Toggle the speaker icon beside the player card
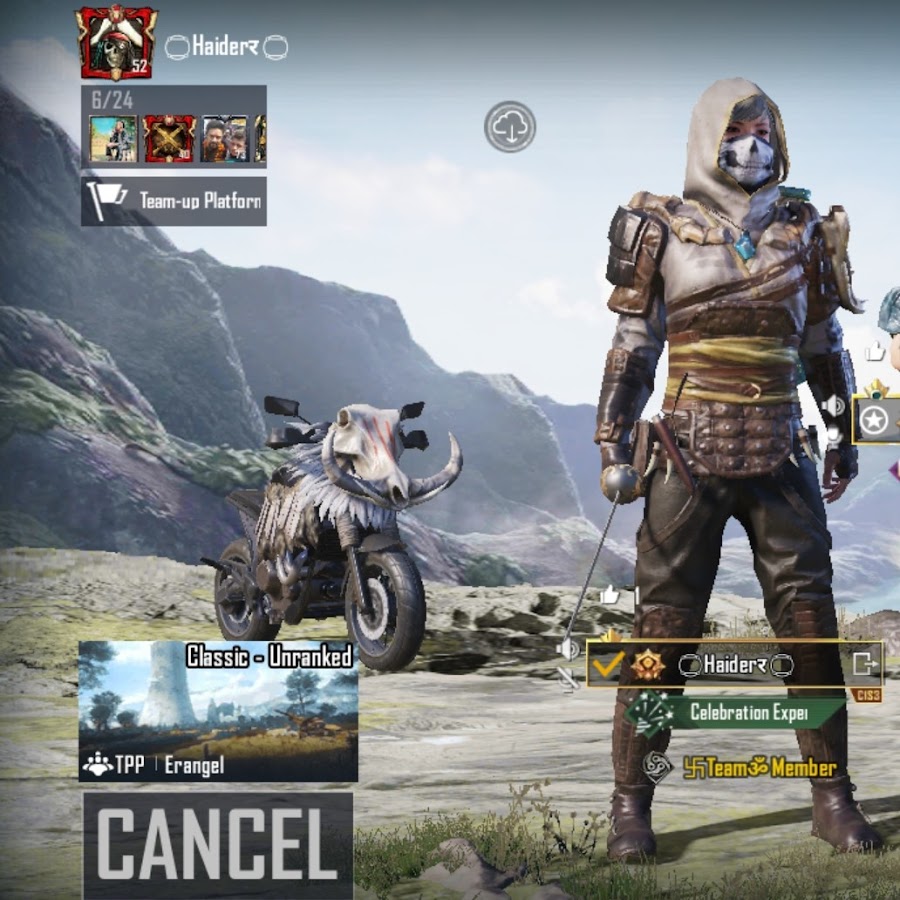The width and height of the screenshot is (900, 900). point(568,650)
